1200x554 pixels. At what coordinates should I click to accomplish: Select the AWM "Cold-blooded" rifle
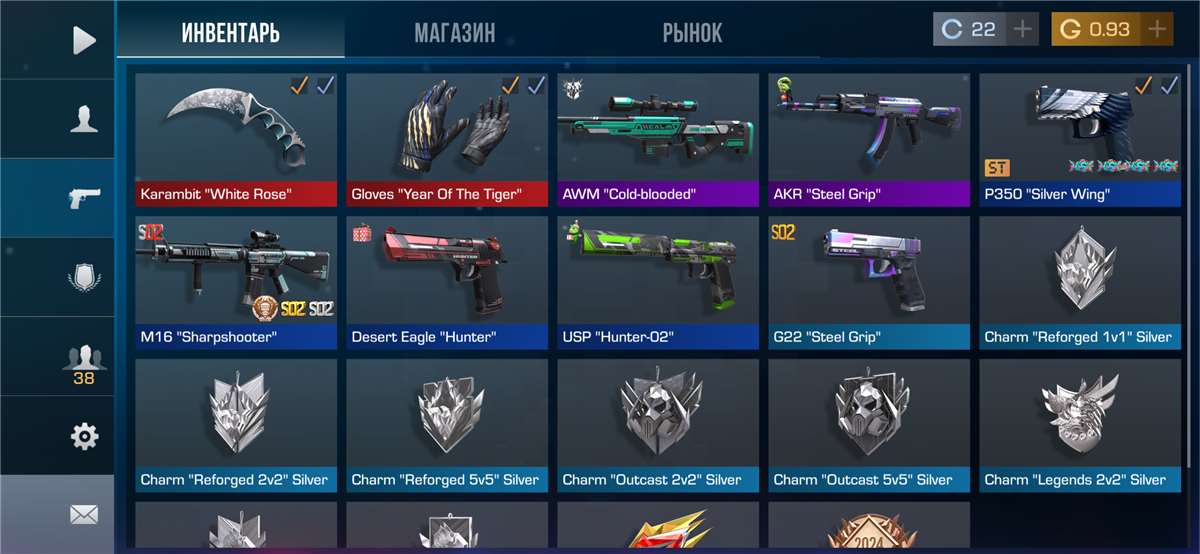tap(658, 139)
